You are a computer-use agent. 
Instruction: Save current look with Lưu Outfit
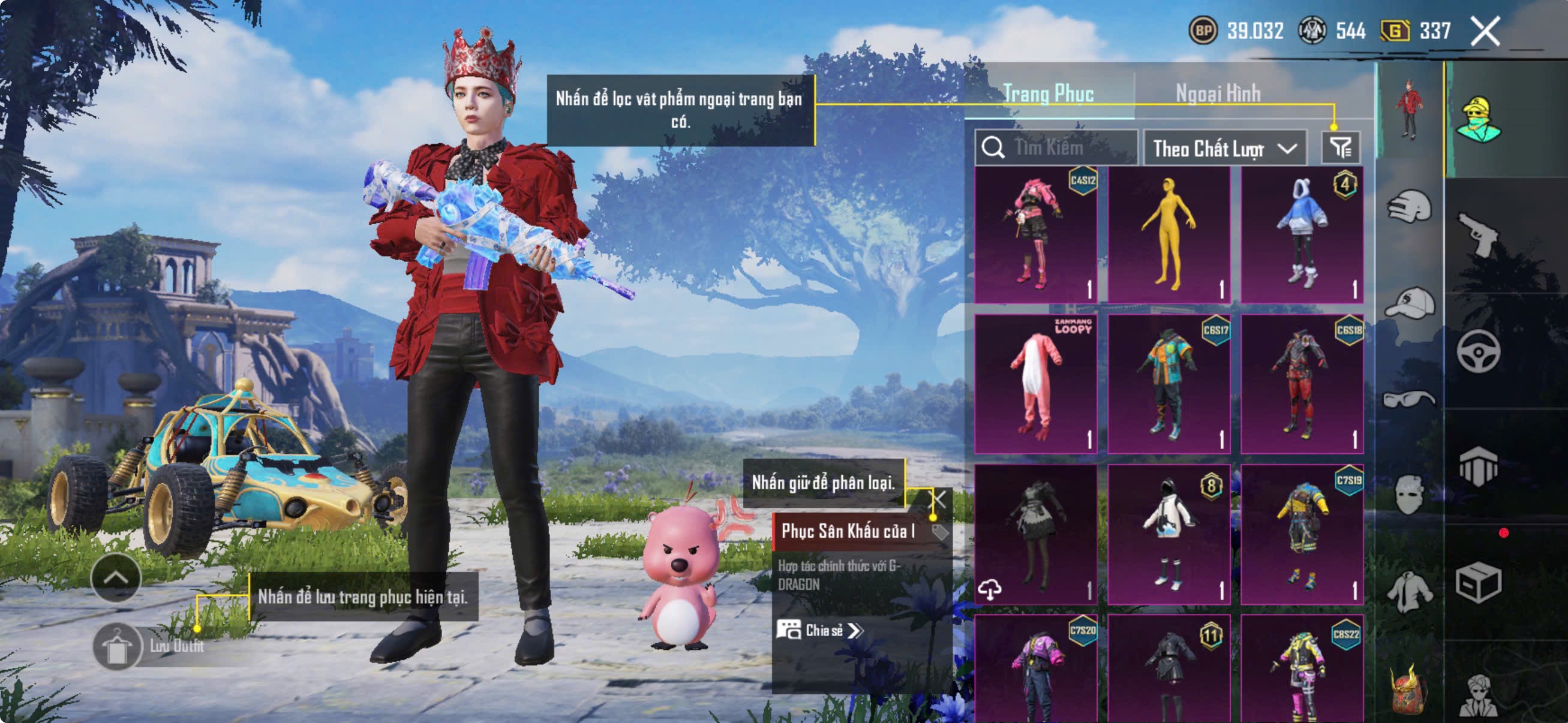[116, 647]
